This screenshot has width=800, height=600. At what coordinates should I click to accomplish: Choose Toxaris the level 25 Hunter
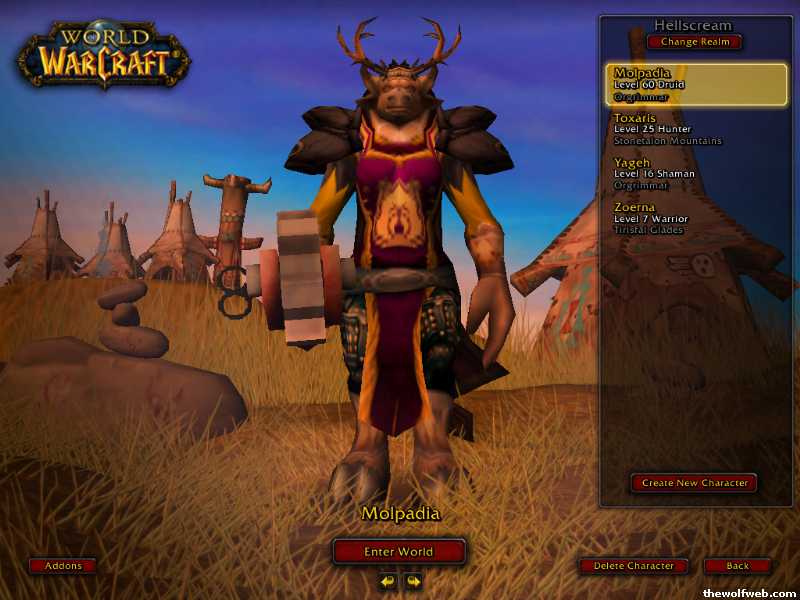pyautogui.click(x=667, y=129)
